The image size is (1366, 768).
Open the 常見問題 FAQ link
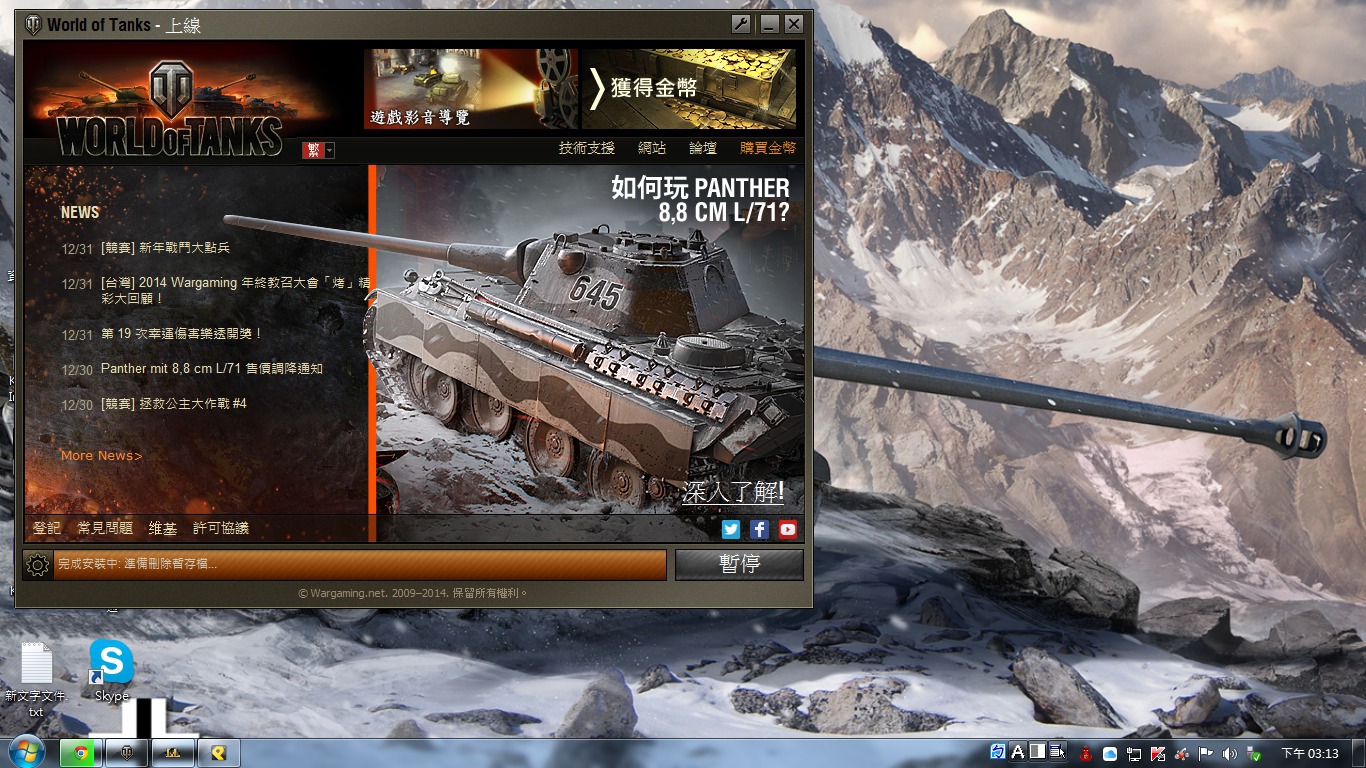tap(105, 528)
